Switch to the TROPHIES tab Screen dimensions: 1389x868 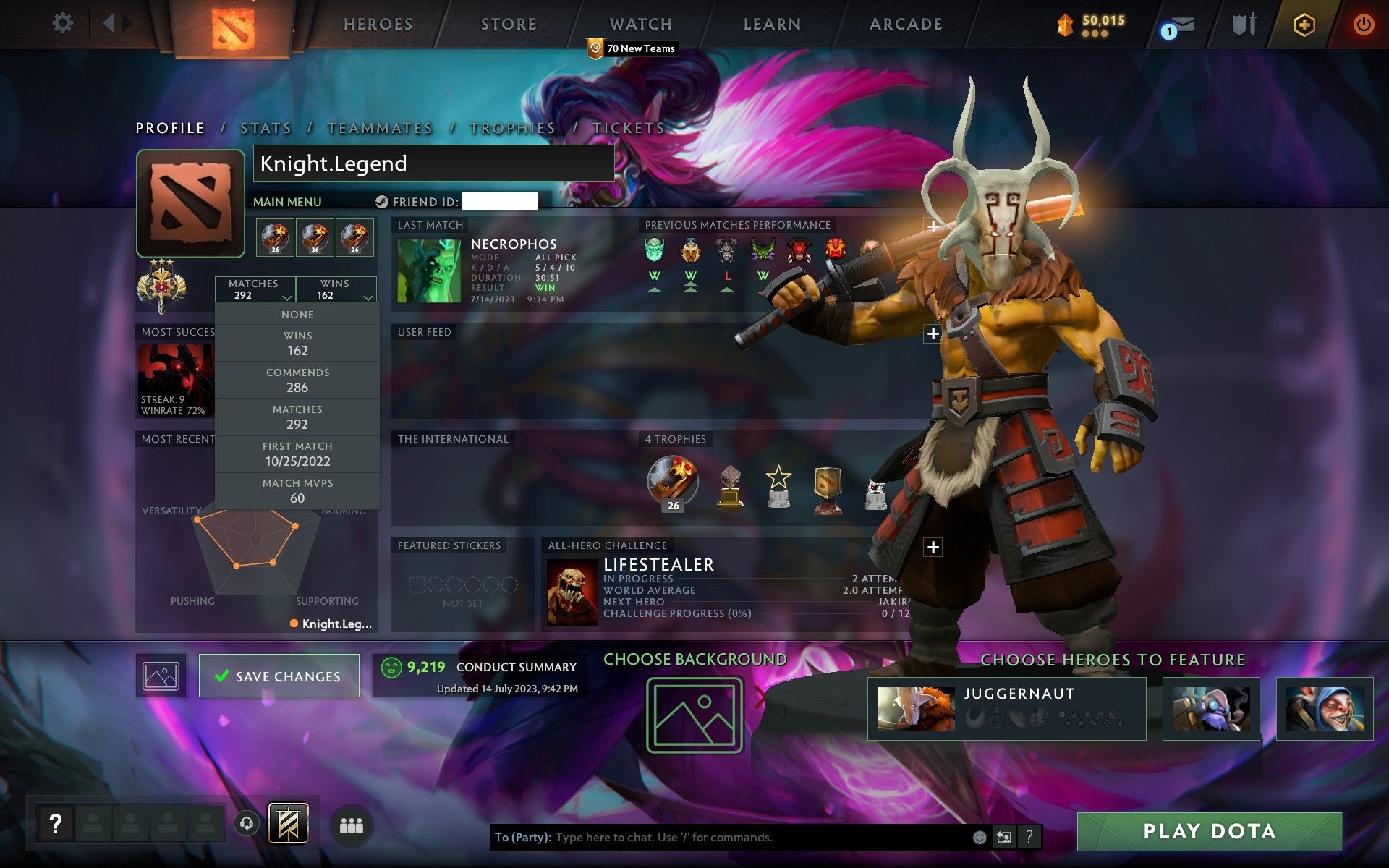pyautogui.click(x=512, y=127)
